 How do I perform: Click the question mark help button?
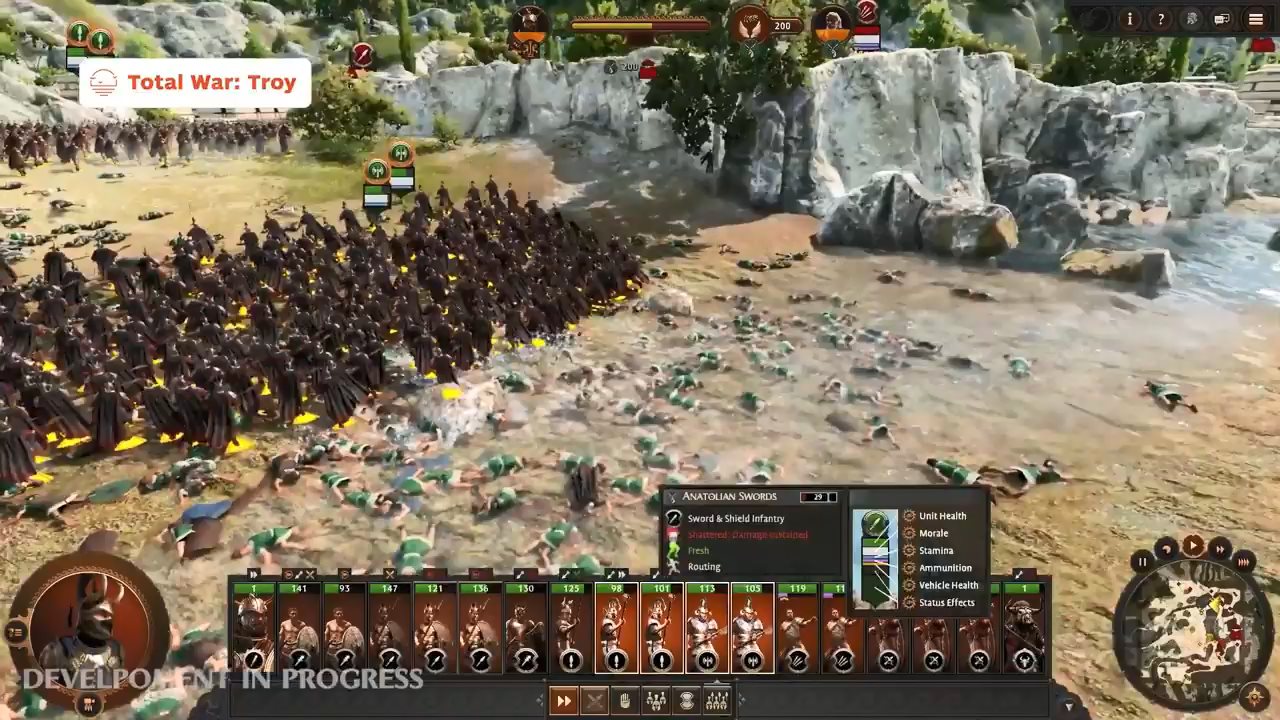pyautogui.click(x=1160, y=19)
